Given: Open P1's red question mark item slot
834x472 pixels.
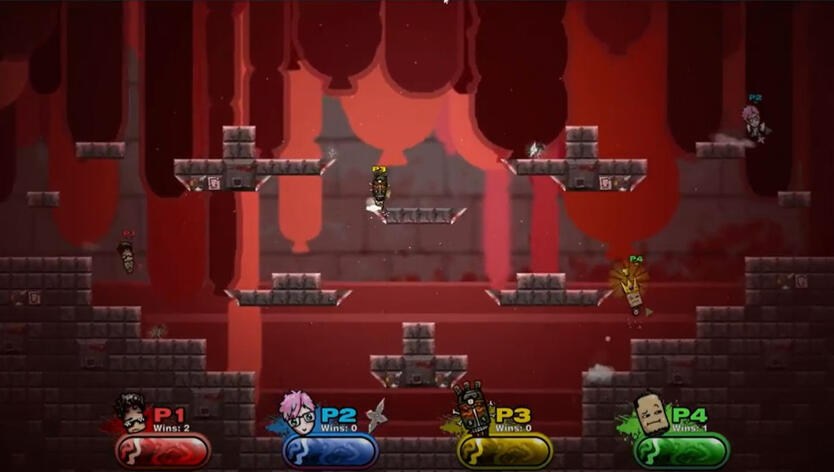Looking at the screenshot, I should (x=162, y=450).
